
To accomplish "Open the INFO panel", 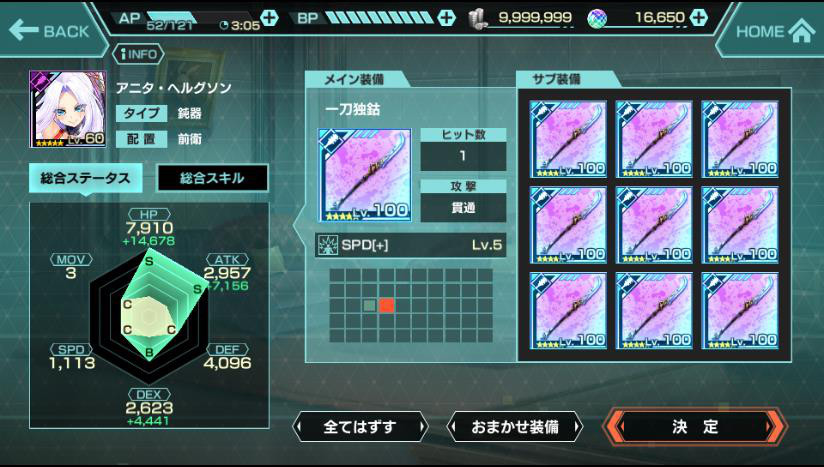I will [140, 54].
